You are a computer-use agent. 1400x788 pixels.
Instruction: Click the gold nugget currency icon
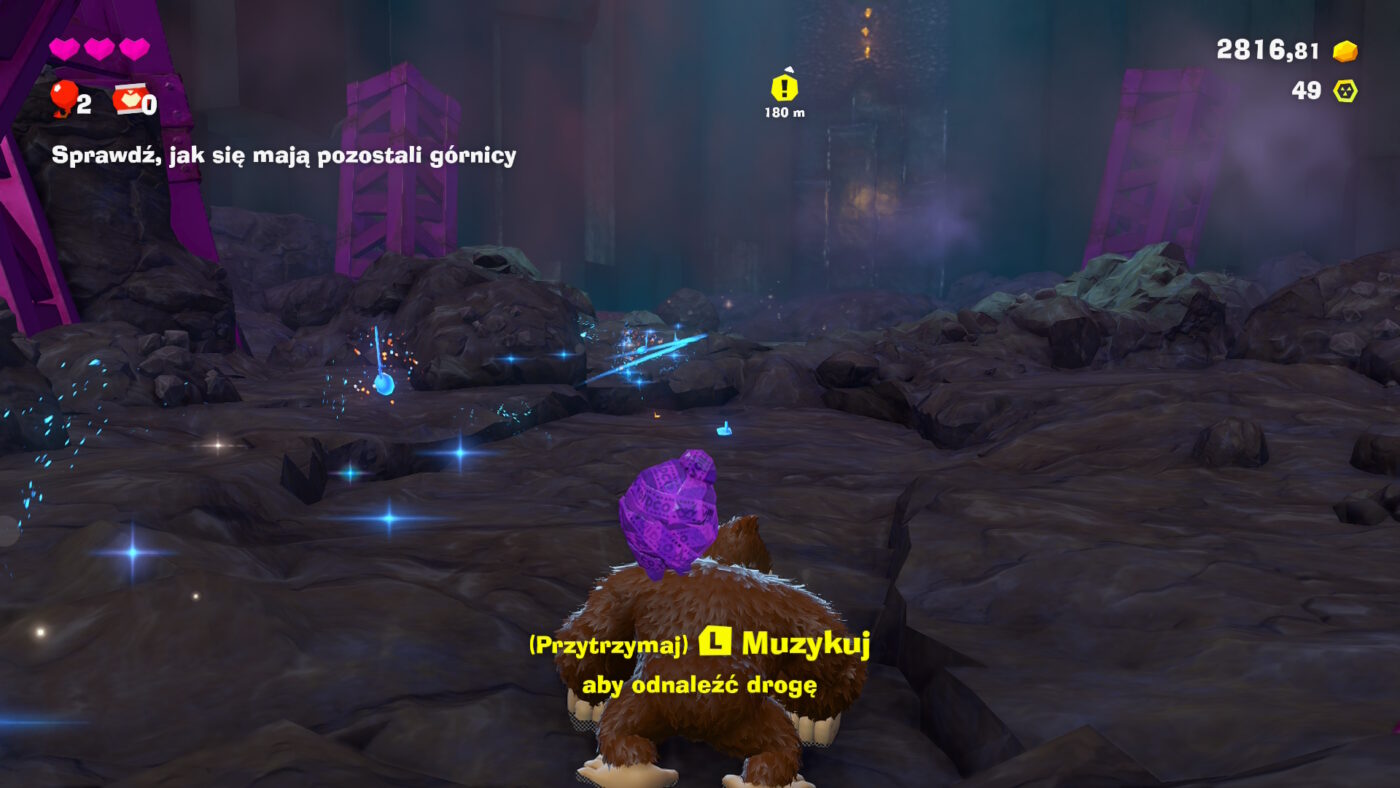[x=1345, y=50]
